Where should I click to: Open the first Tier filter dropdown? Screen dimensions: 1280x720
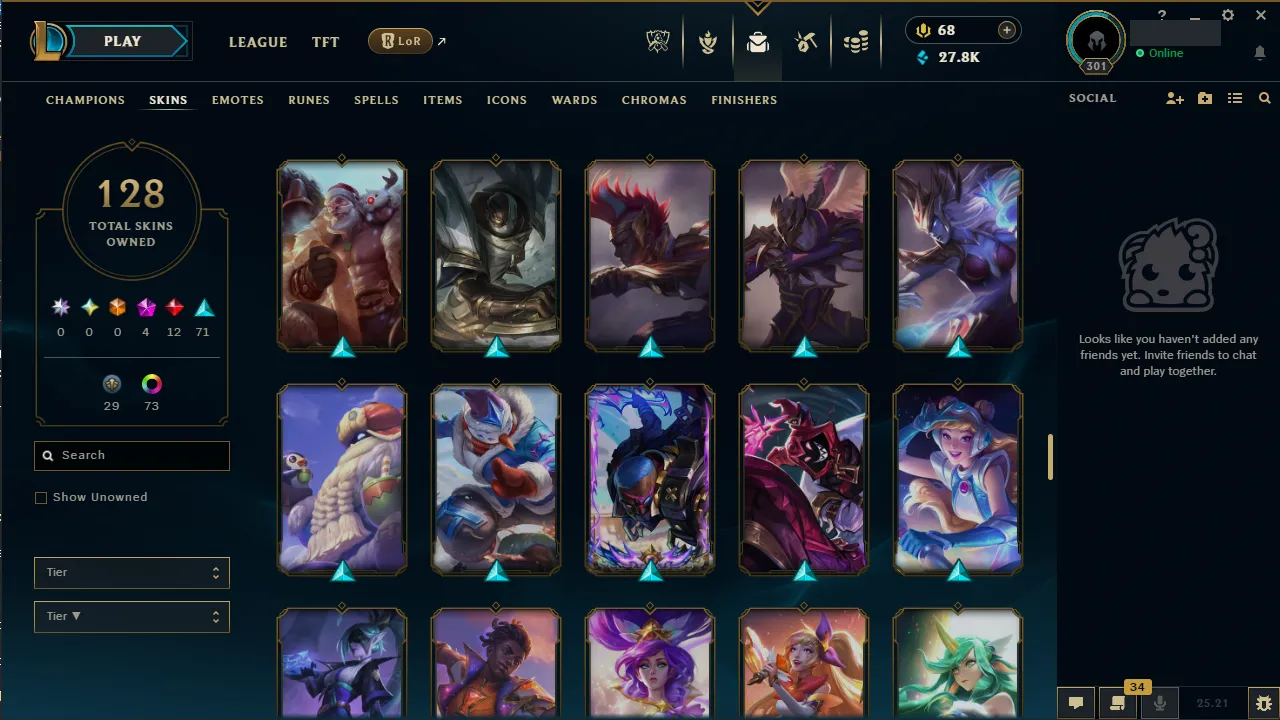click(131, 572)
